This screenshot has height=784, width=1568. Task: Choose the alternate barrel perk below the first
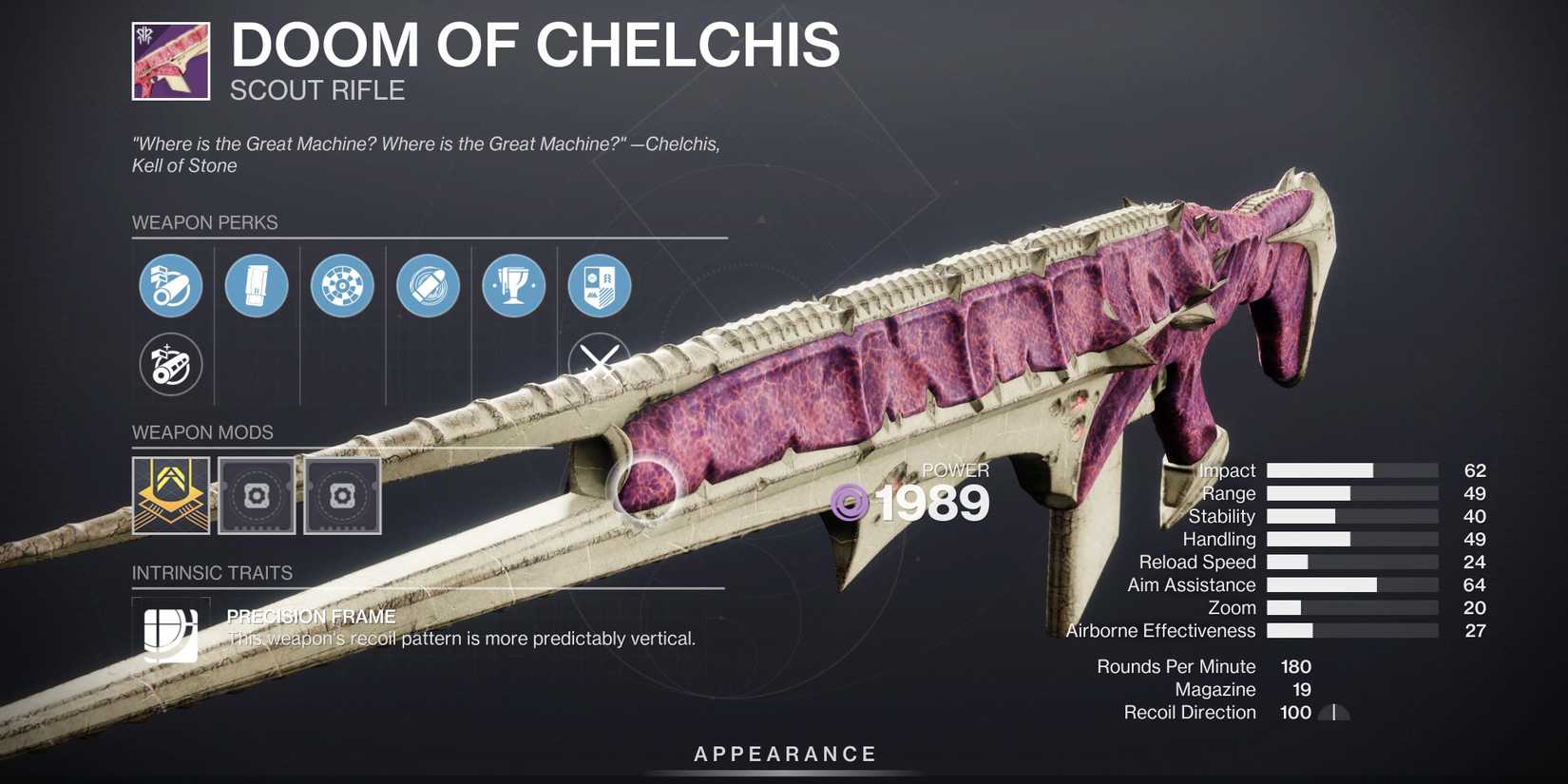[x=170, y=364]
